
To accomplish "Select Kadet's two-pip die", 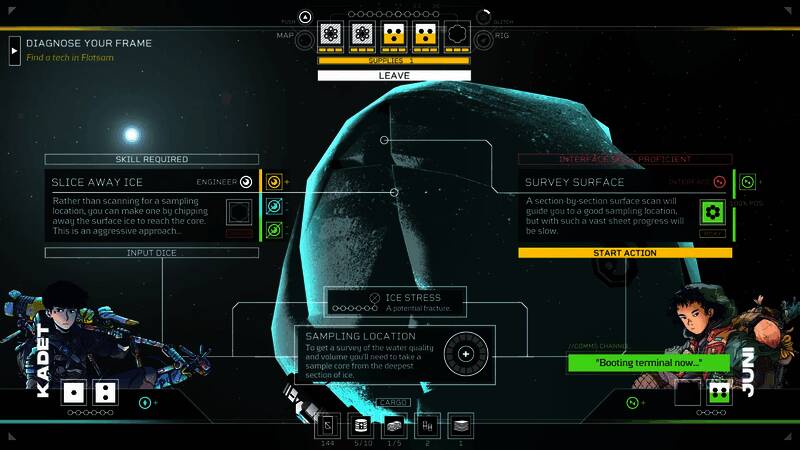I will pos(105,392).
